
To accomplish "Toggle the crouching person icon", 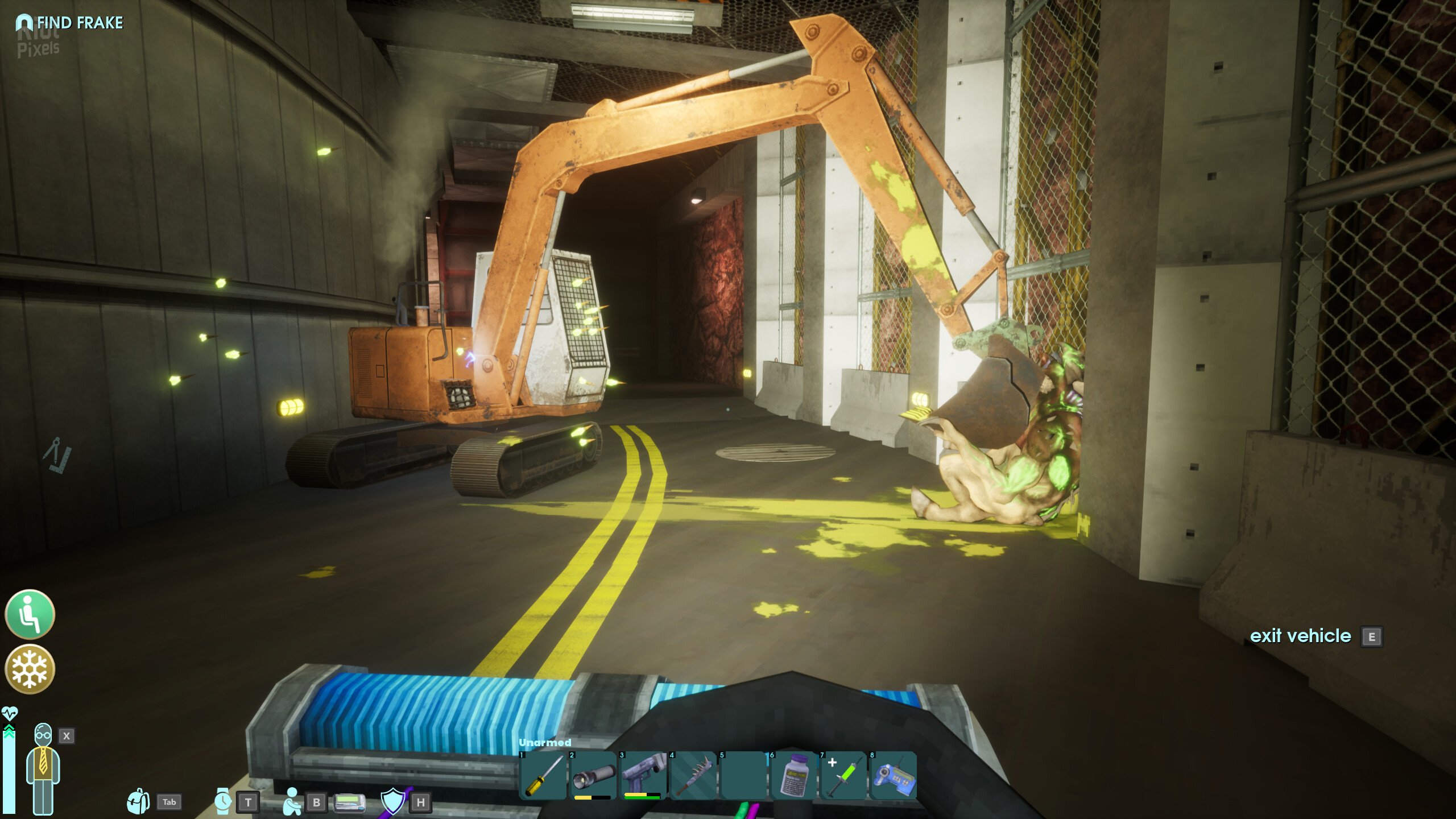I will (292, 801).
